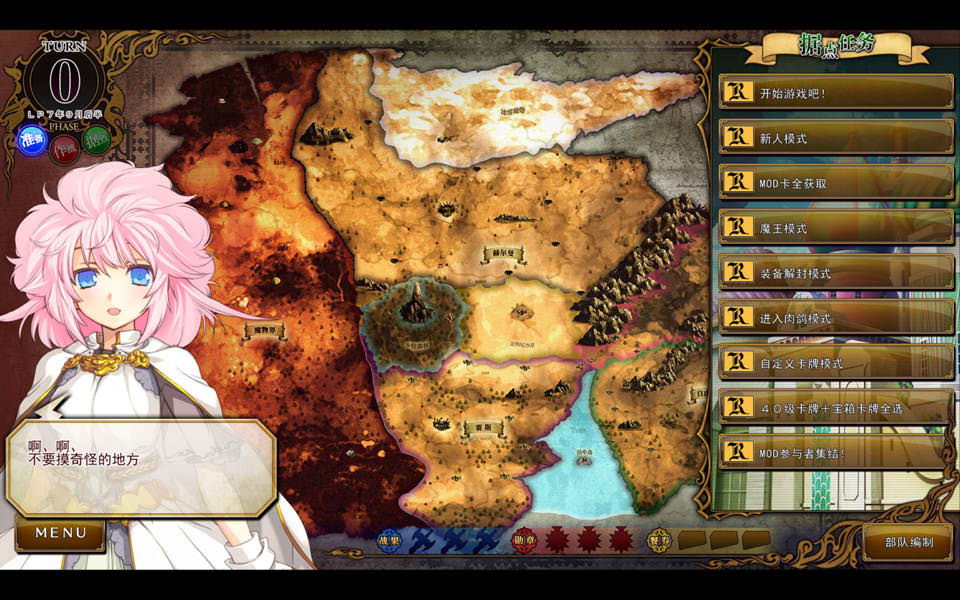Viewport: 960px width, 600px height.
Task: Enter the 进入肉鸽模式 mission
Action: coord(836,318)
